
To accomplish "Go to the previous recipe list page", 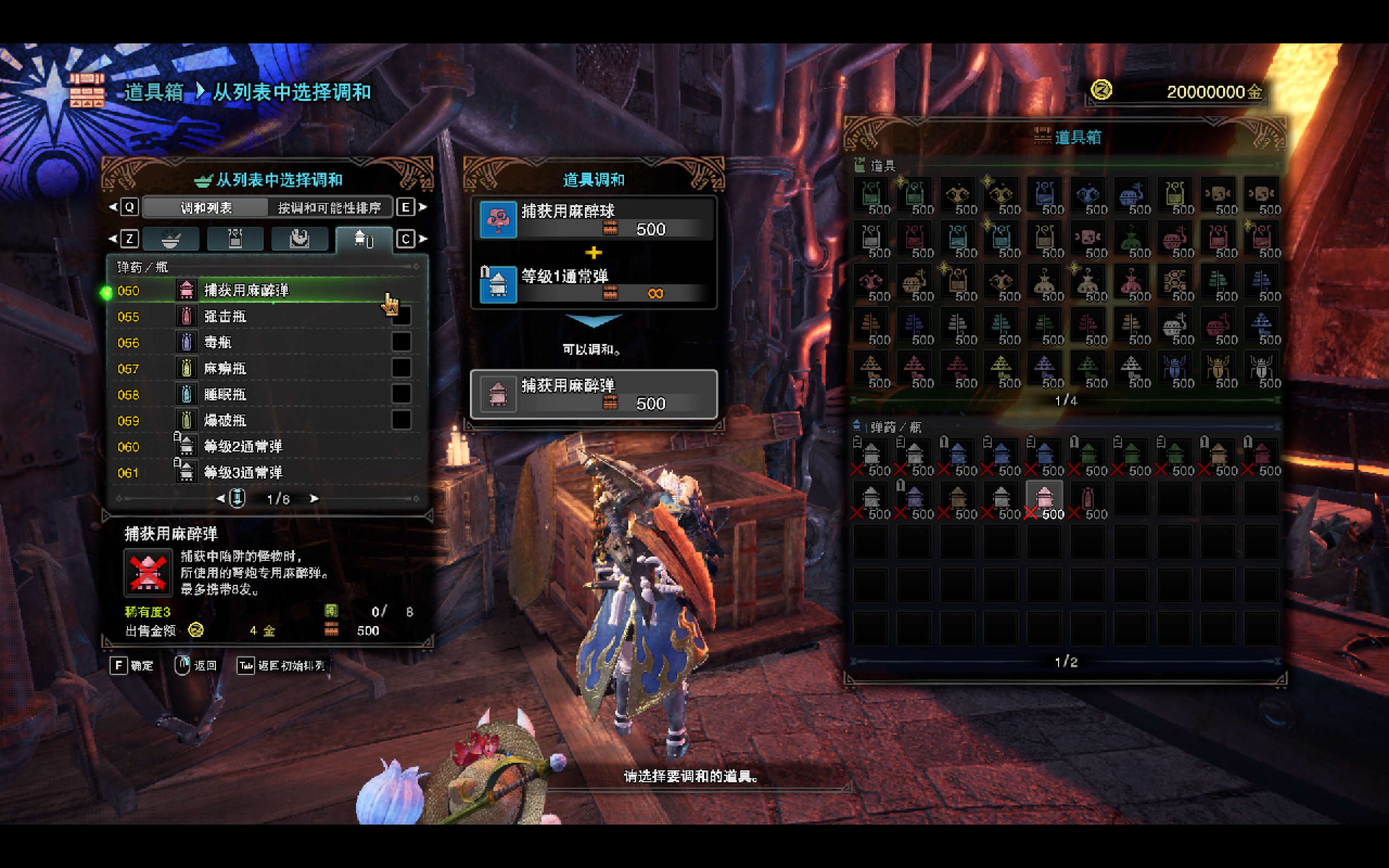I will point(220,499).
